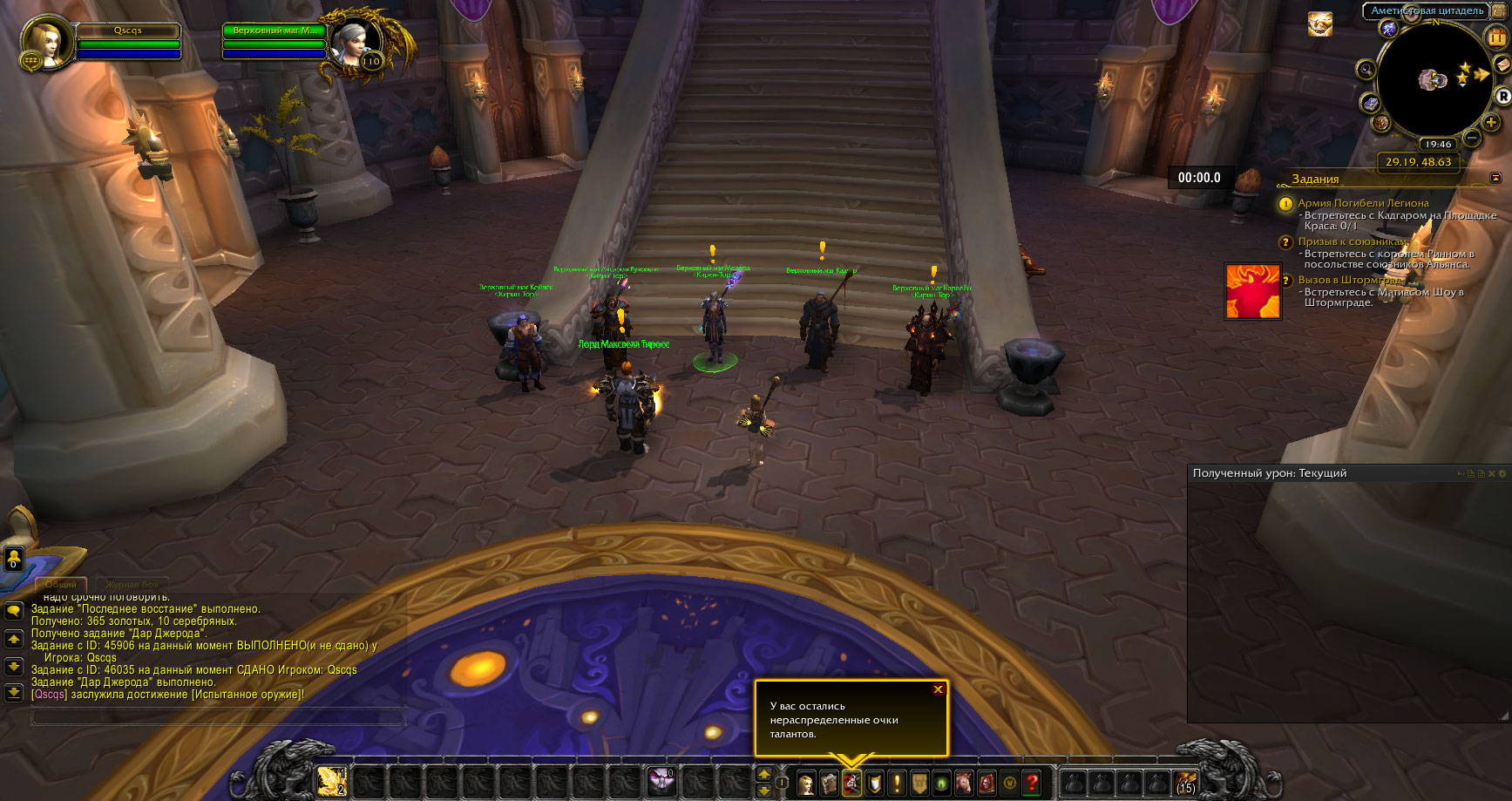Open the talents micro menu button
The height and width of the screenshot is (801, 1512).
[x=851, y=784]
